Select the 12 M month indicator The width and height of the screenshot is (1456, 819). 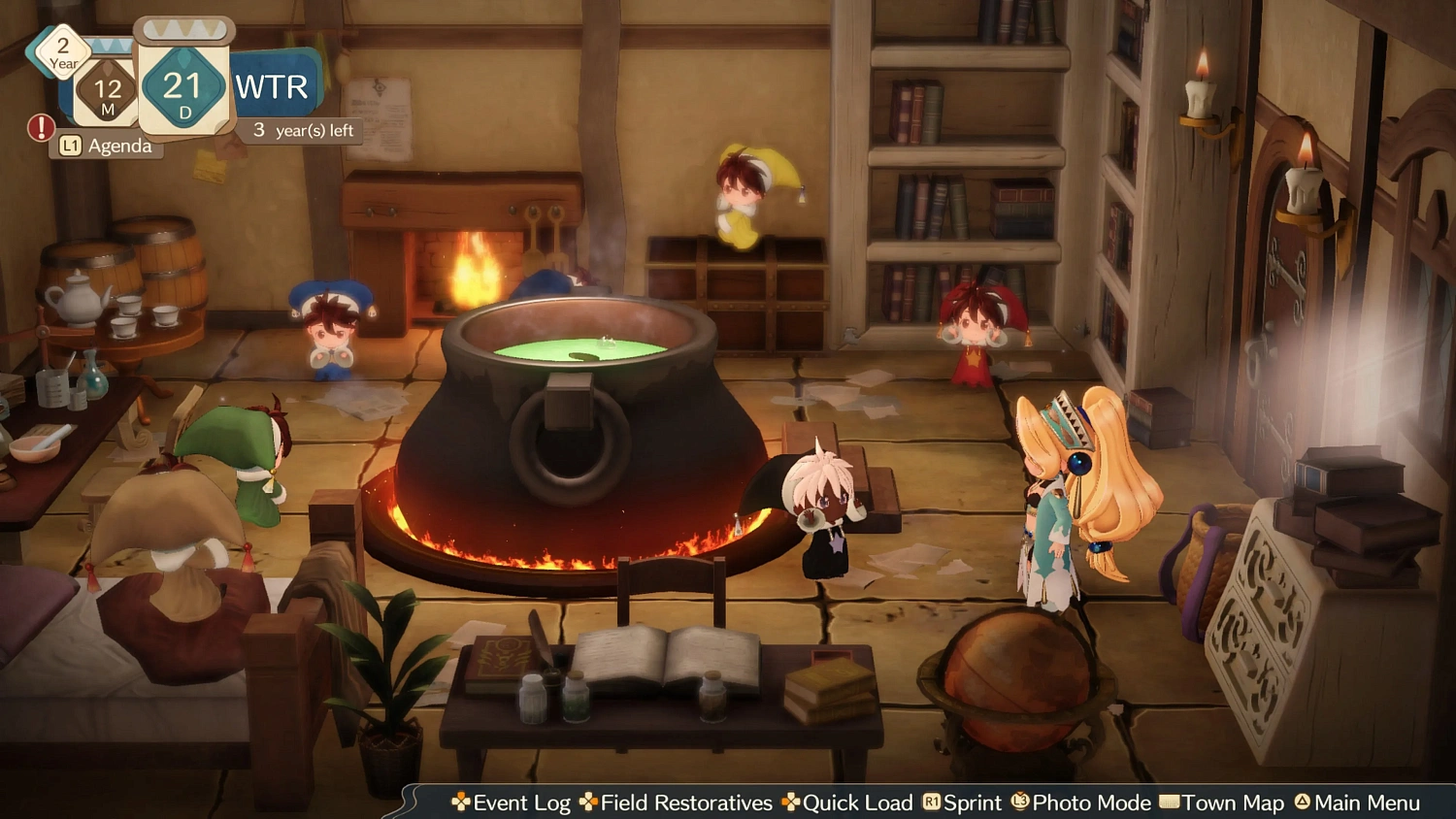pos(110,92)
